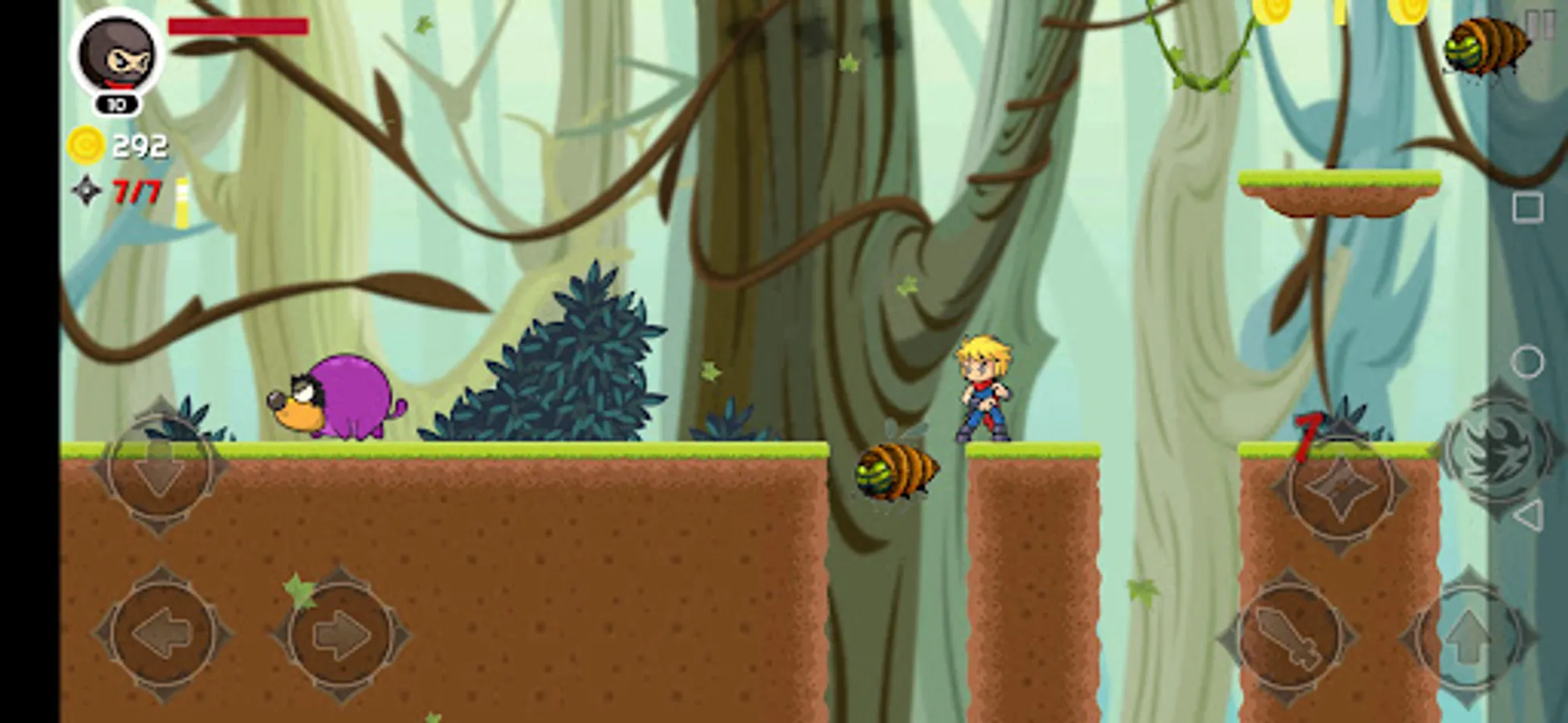Tap the coin icon next to 292 count
This screenshot has height=723, width=1568.
(x=84, y=145)
